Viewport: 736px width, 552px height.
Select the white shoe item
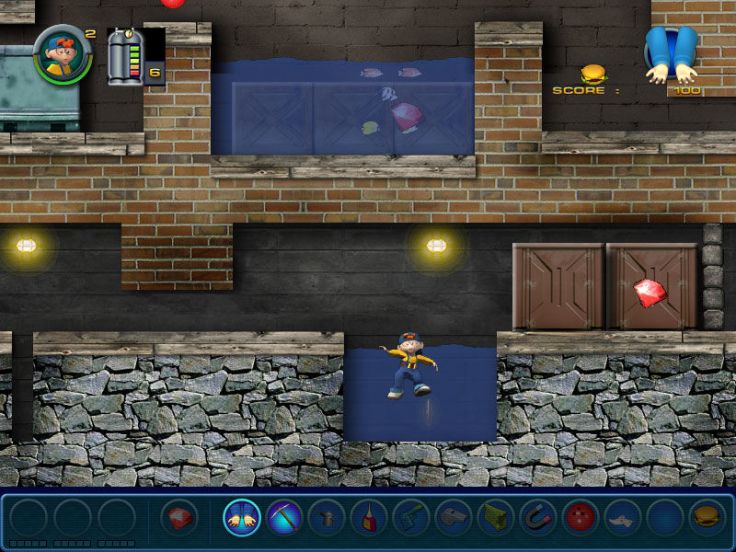pyautogui.click(x=622, y=517)
